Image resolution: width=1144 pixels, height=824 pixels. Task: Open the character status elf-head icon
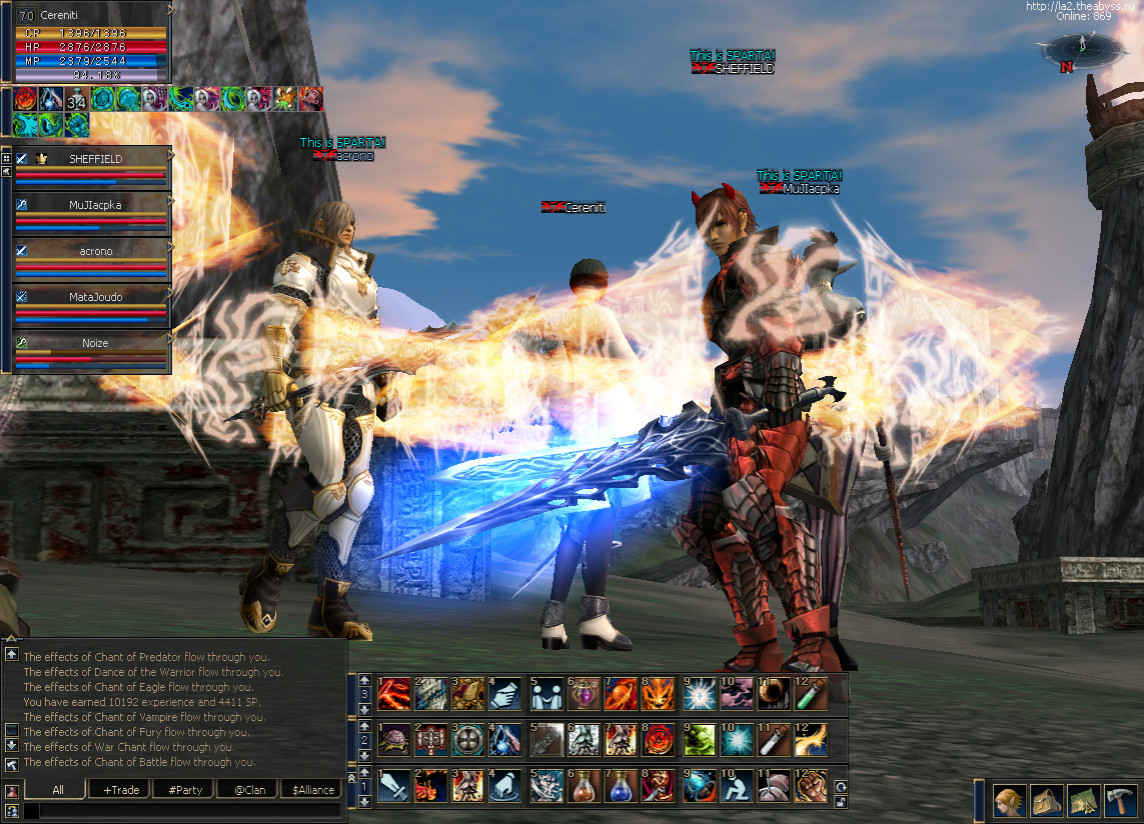tap(1008, 801)
